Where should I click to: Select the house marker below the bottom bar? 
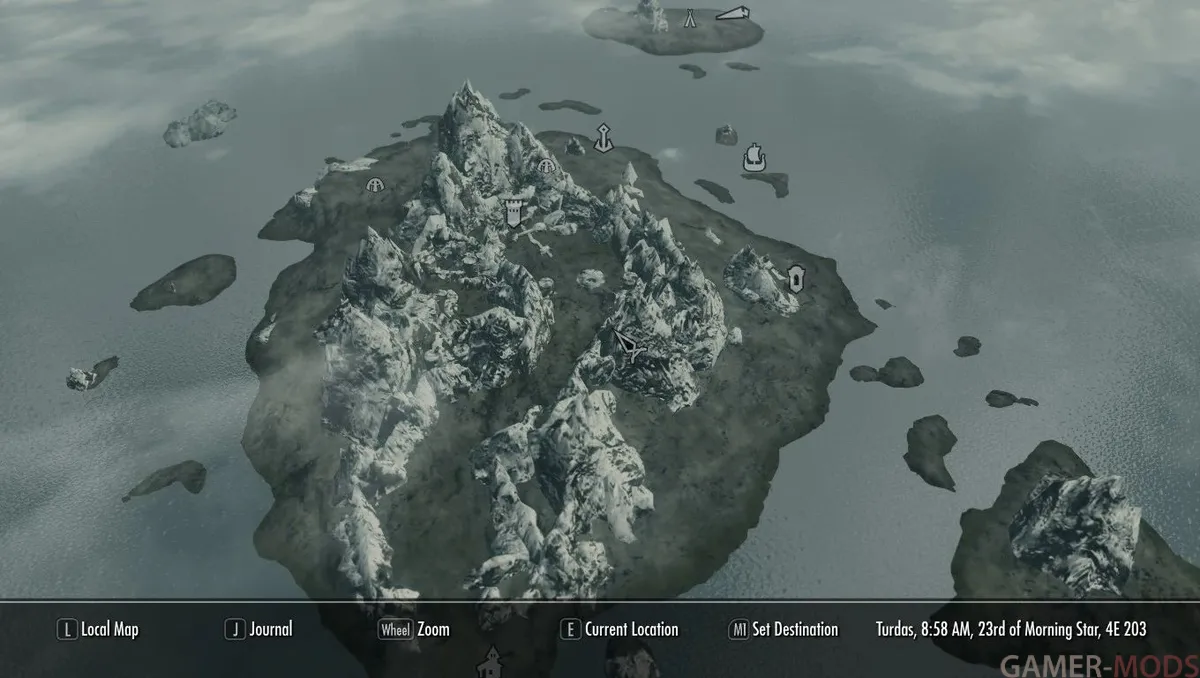pos(490,660)
